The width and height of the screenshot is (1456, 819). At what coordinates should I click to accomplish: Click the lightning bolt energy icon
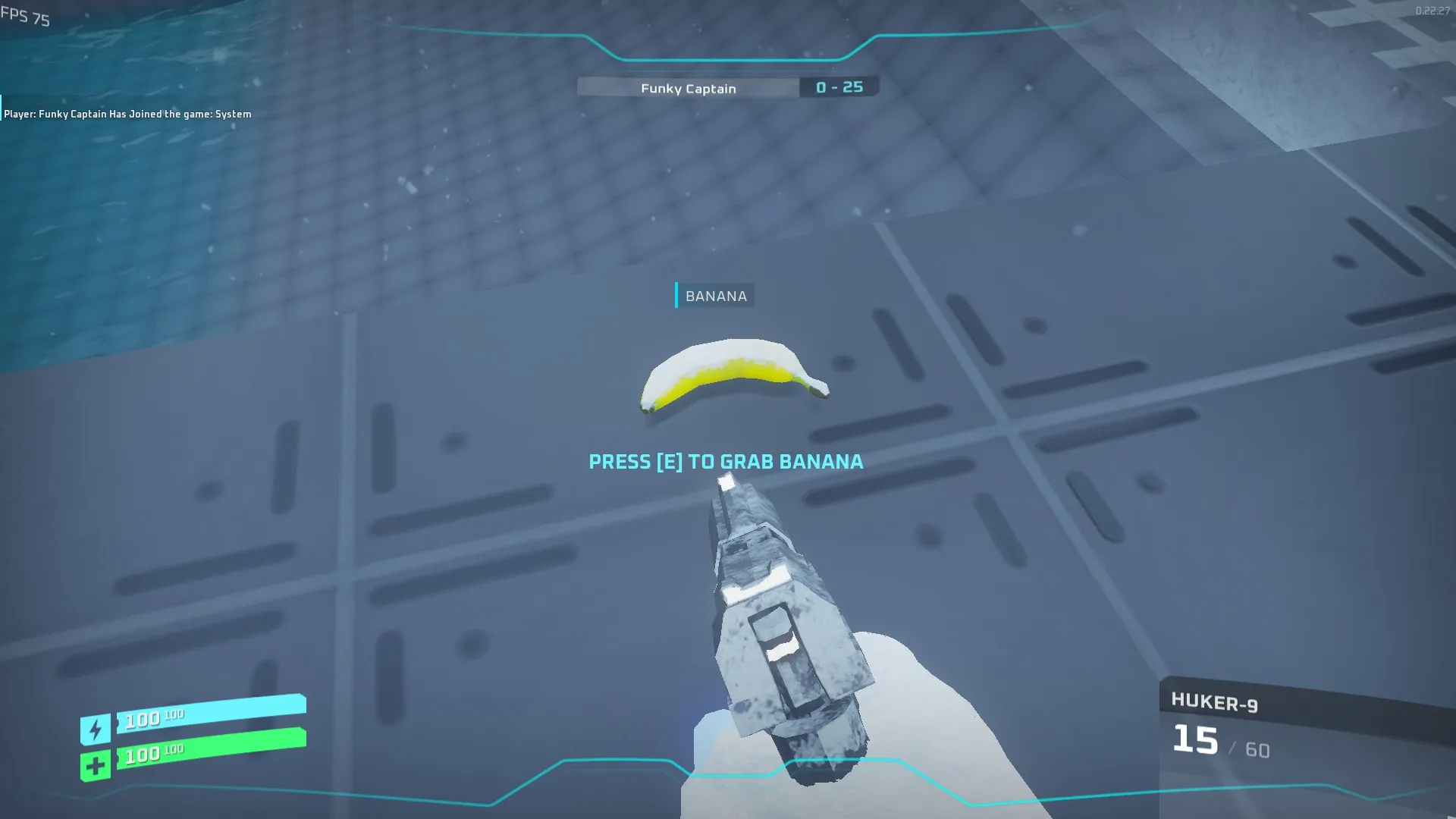[x=96, y=730]
